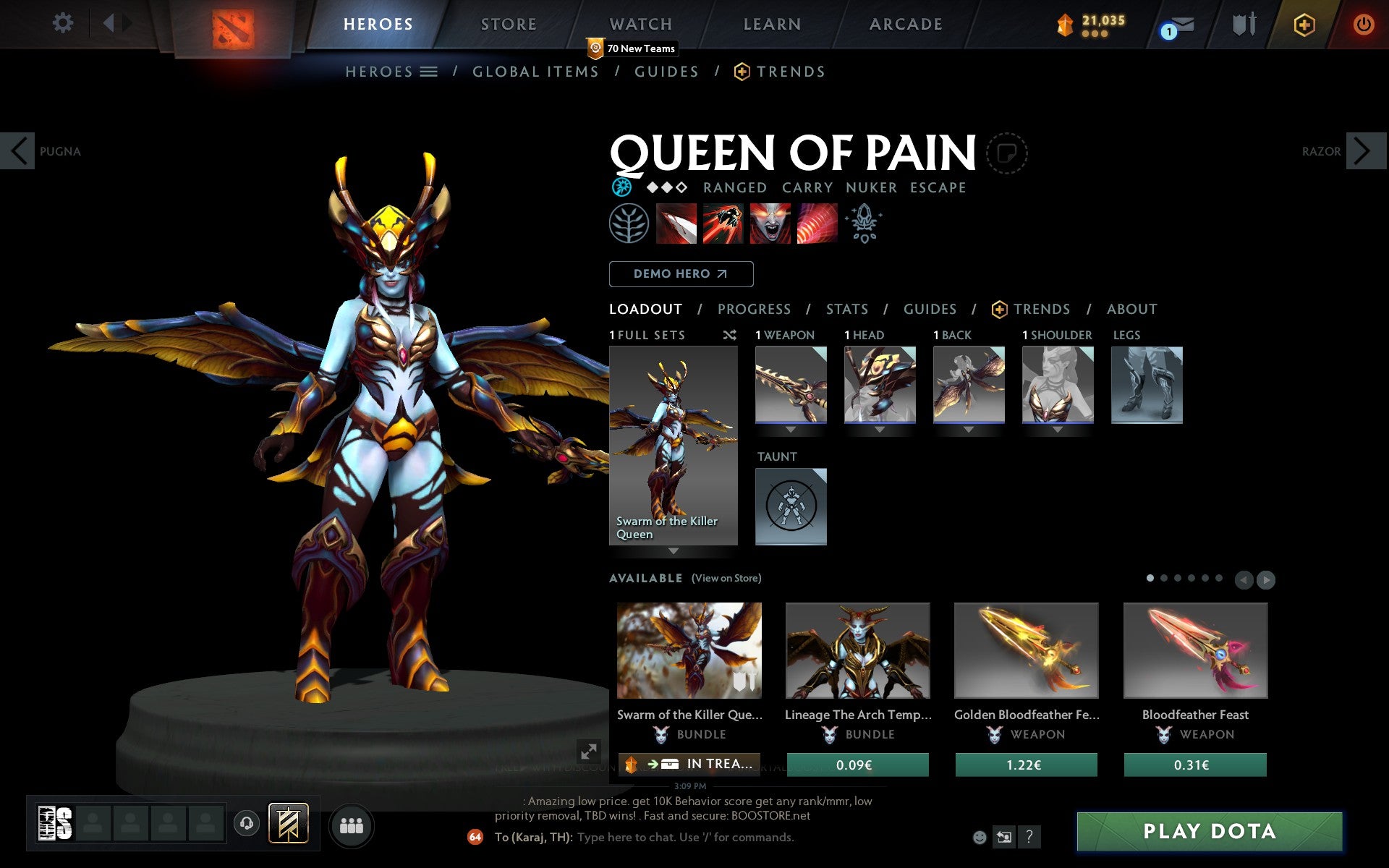Open the ARCADE menu
Image resolution: width=1389 pixels, height=868 pixels.
pyautogui.click(x=904, y=24)
